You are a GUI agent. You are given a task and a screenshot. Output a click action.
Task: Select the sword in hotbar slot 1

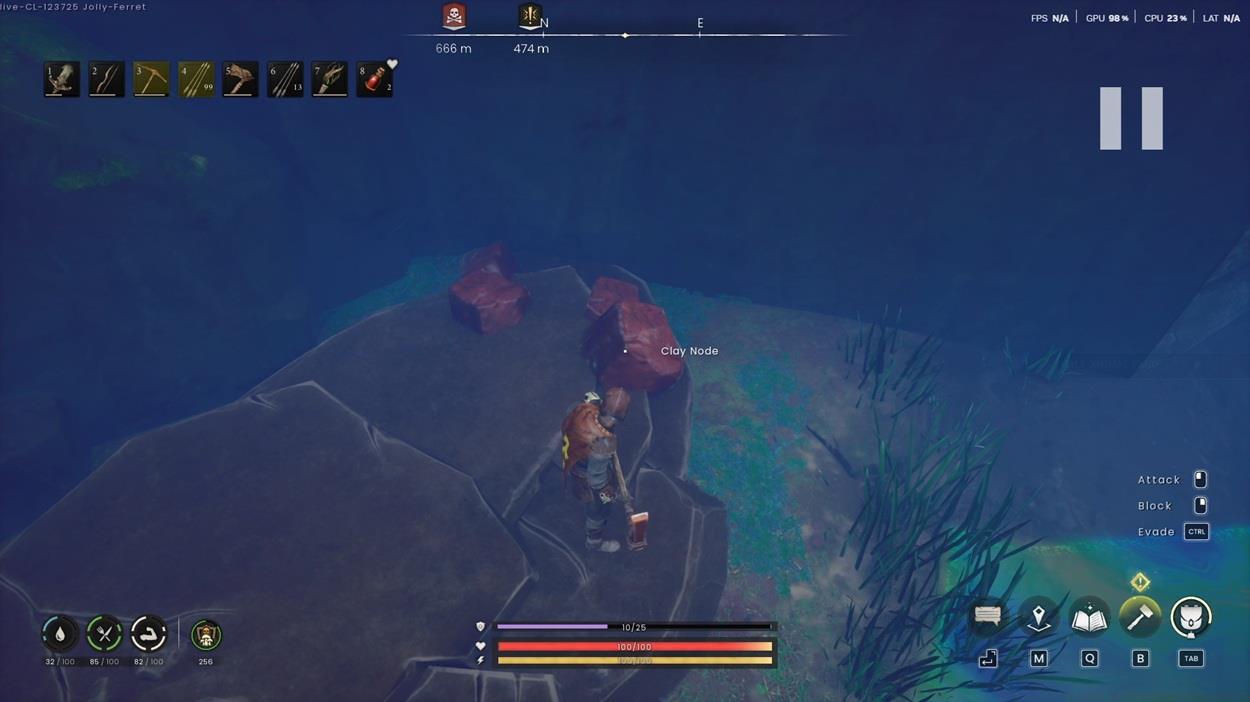62,79
